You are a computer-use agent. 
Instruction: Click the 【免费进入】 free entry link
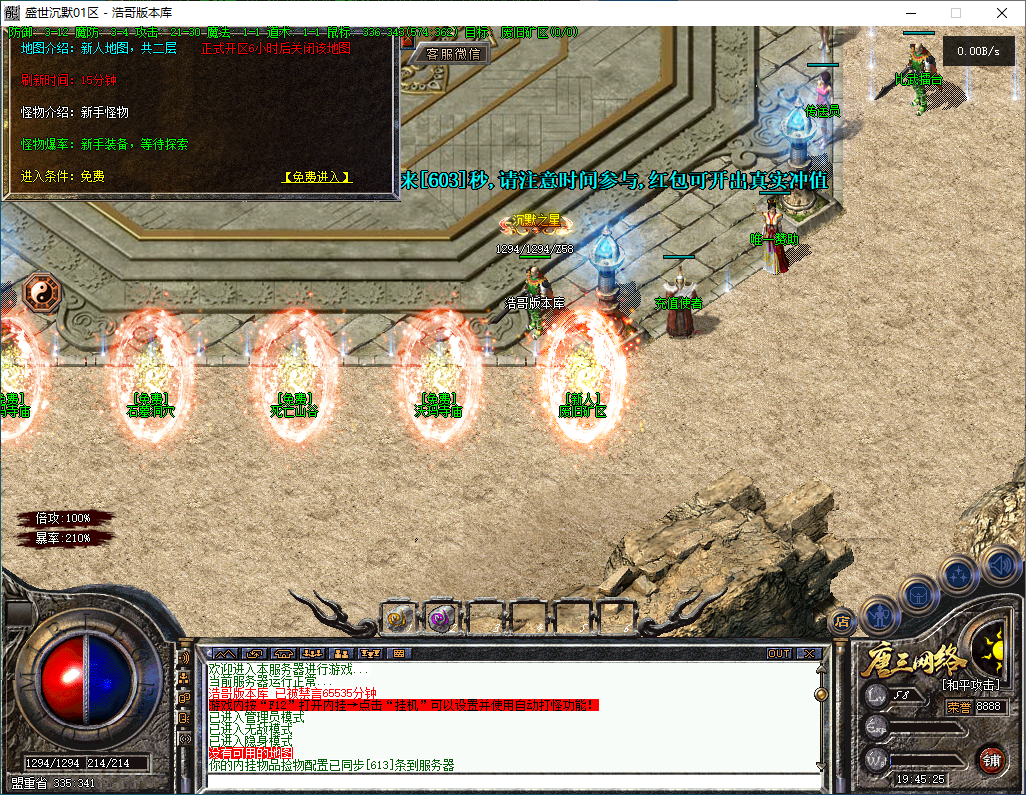[318, 177]
